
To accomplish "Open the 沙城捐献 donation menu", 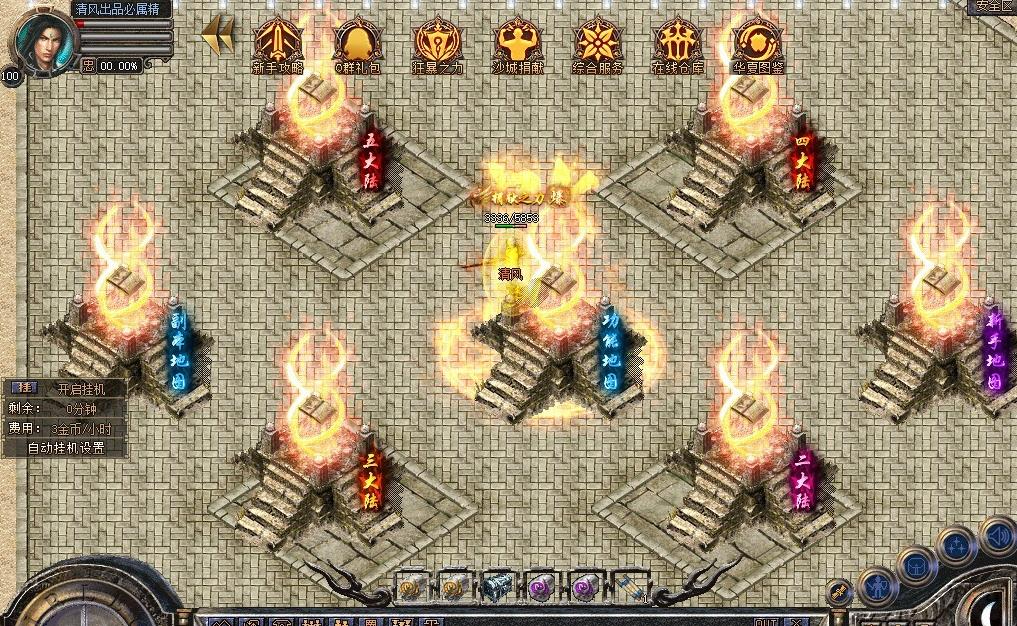I will pos(518,46).
